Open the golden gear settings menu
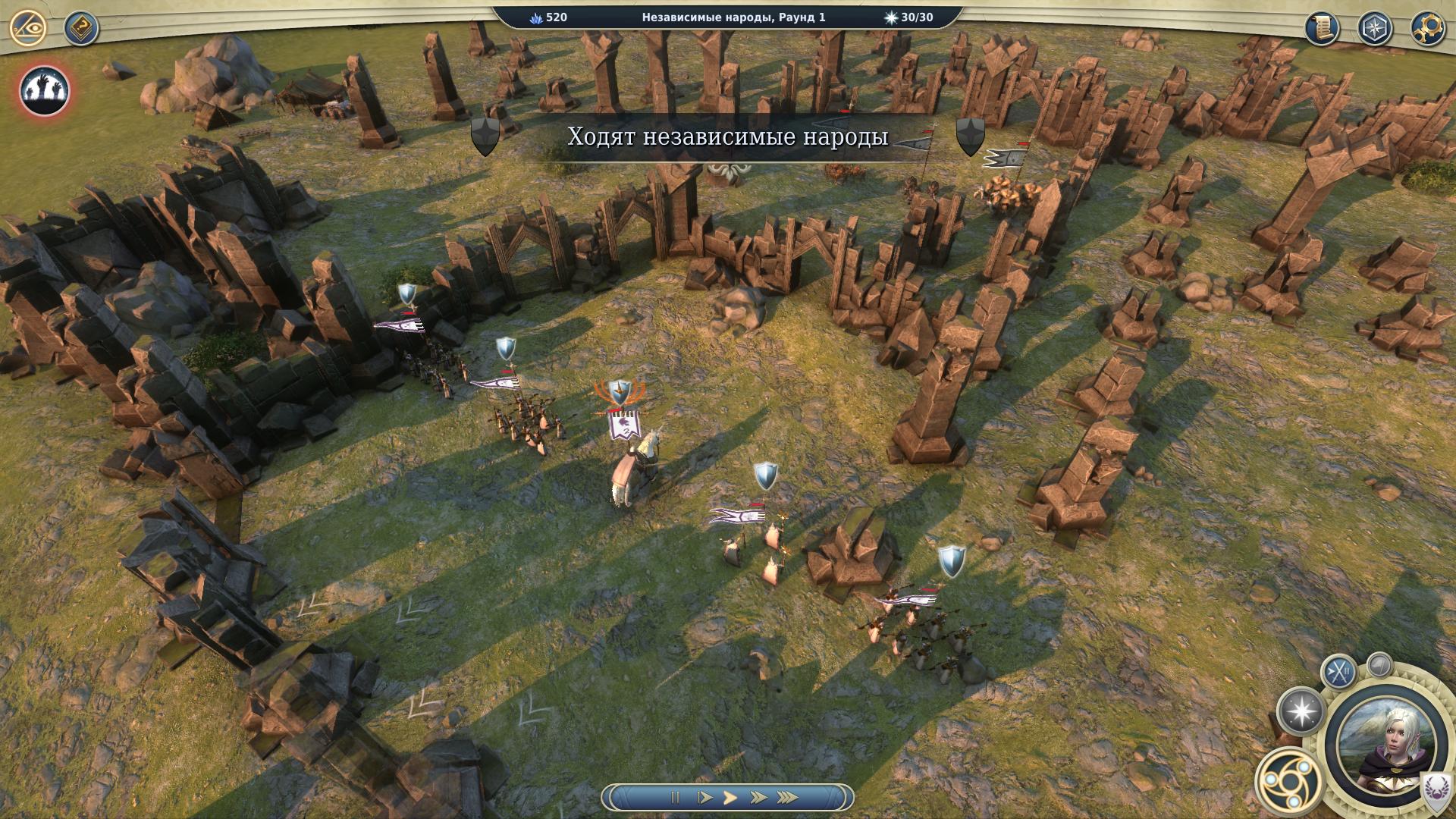The height and width of the screenshot is (819, 1456). pos(1427,29)
